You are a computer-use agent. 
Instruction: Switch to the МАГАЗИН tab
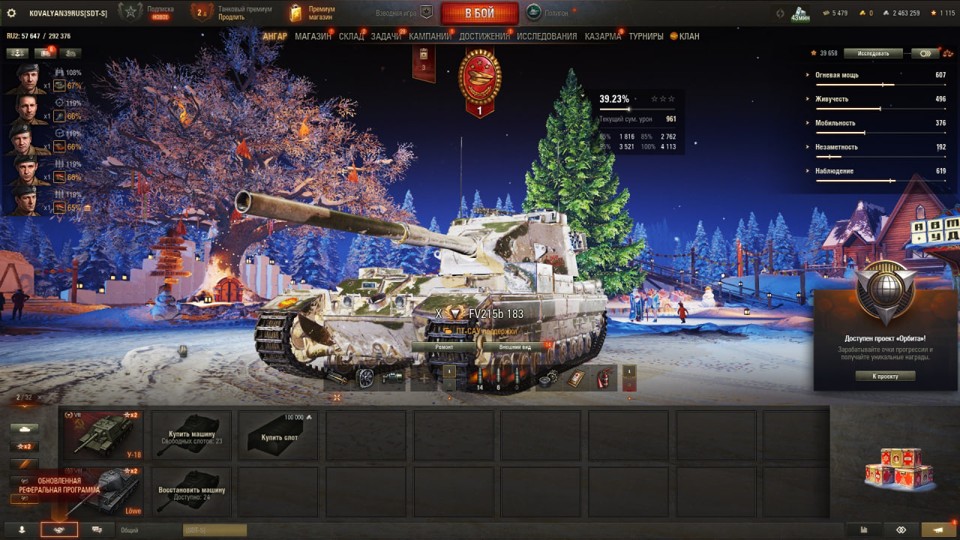point(313,36)
